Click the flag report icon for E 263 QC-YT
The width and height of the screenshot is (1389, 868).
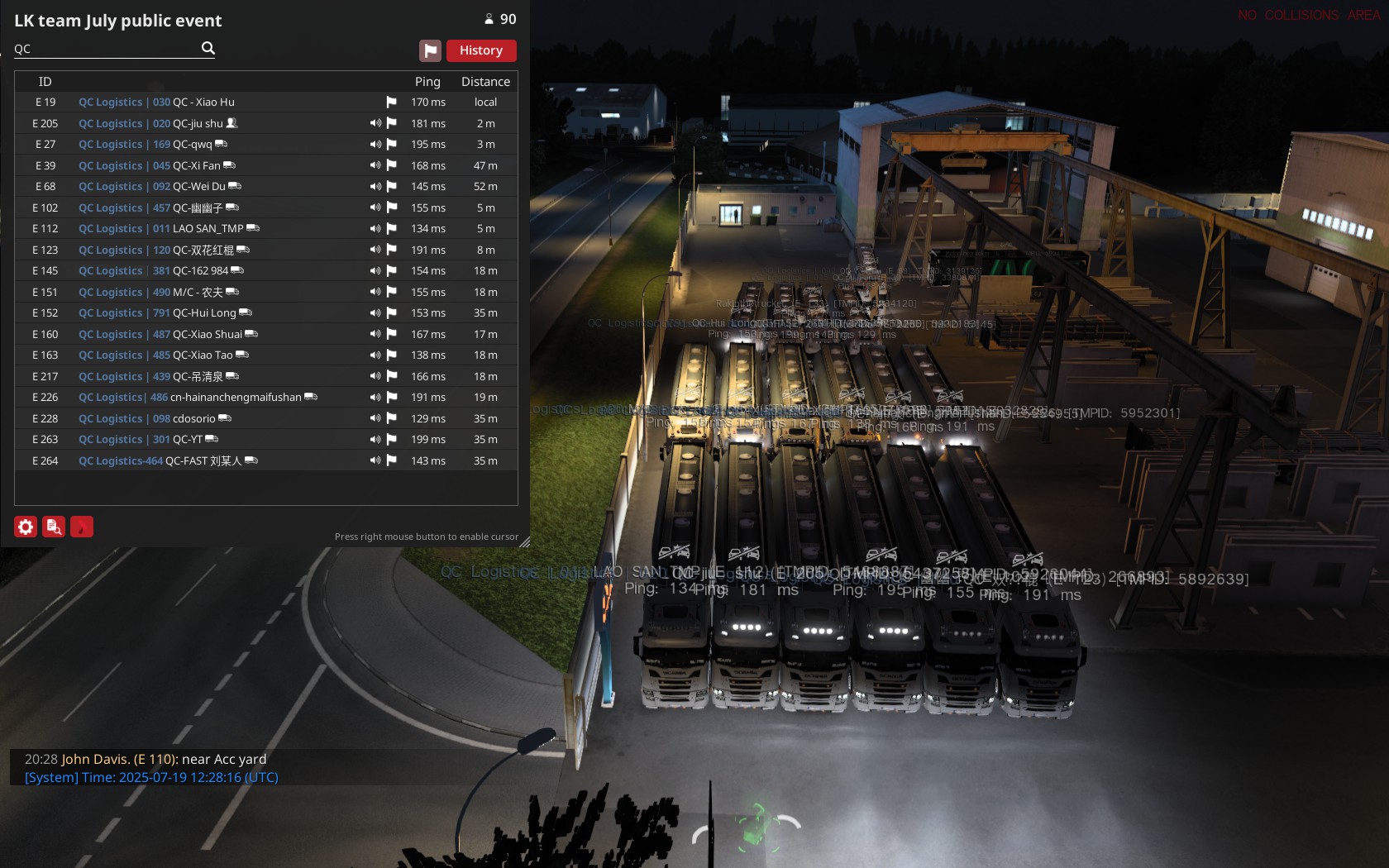pyautogui.click(x=391, y=439)
